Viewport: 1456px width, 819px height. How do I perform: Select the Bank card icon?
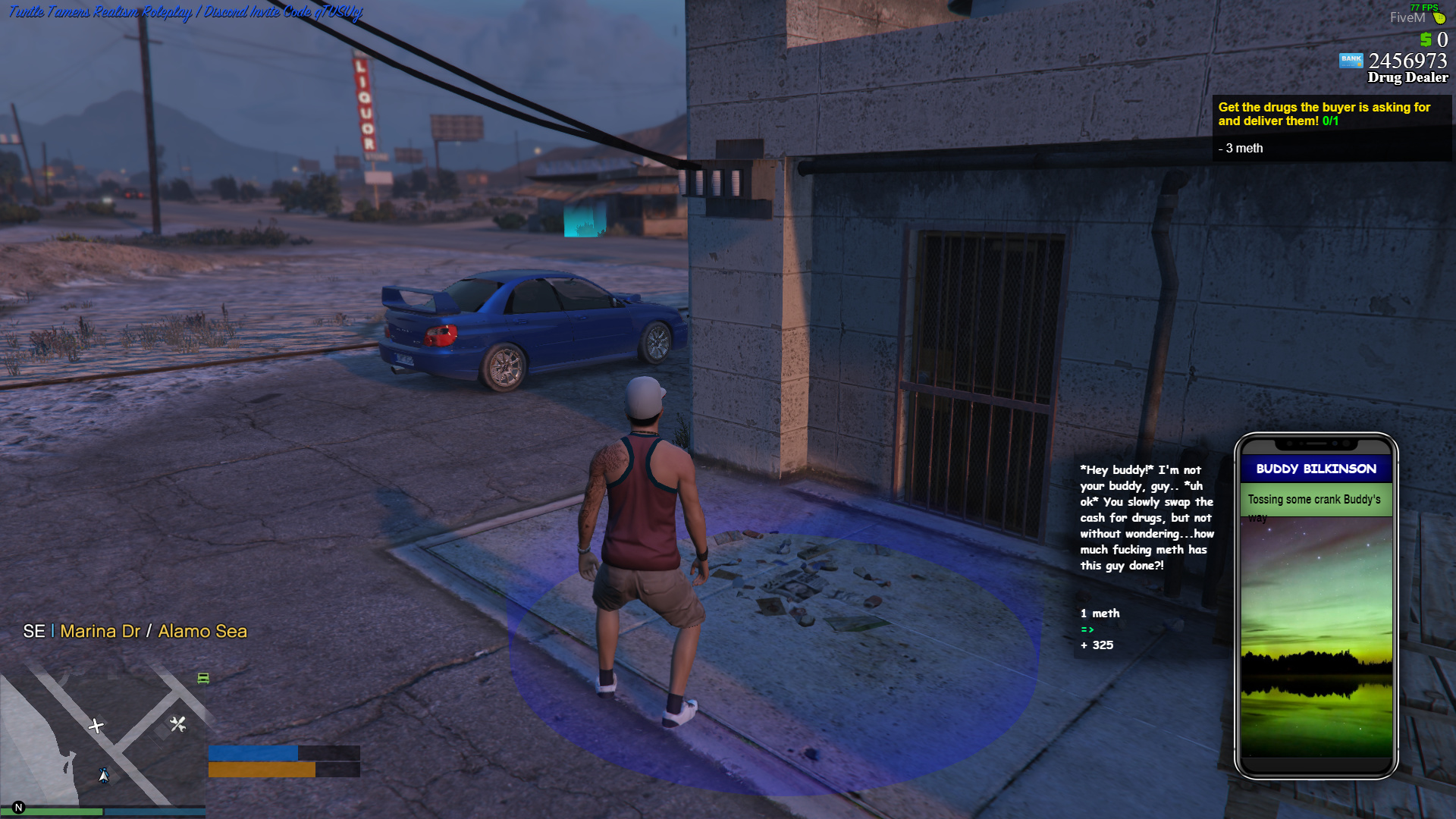(1352, 61)
